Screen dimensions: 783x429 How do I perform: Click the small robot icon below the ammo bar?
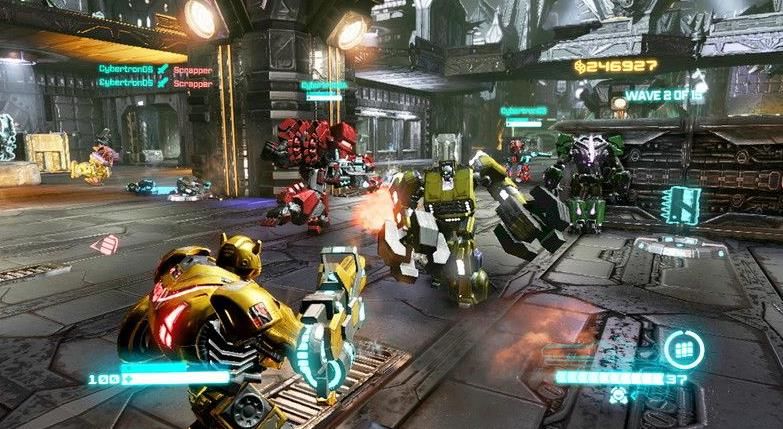616,396
